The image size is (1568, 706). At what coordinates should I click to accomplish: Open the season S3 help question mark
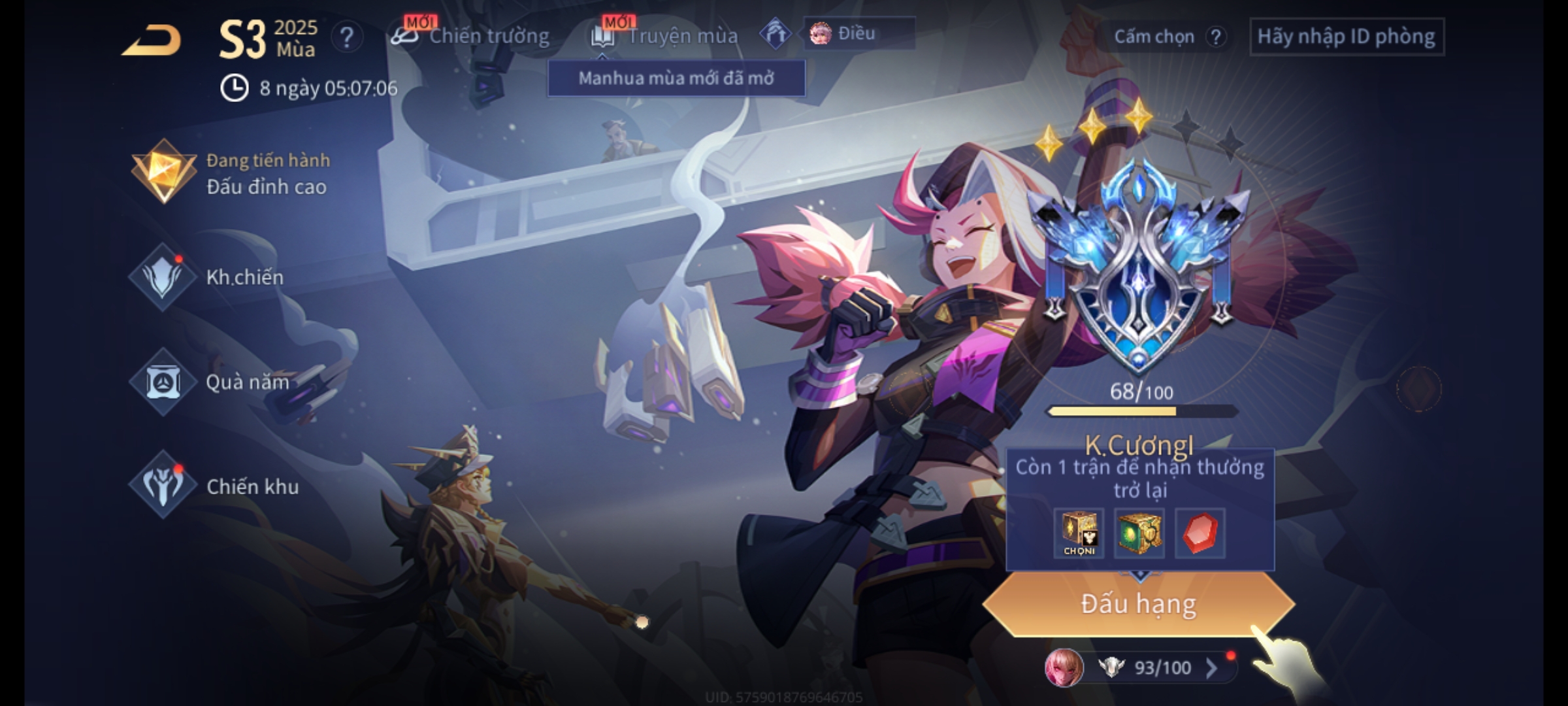point(346,38)
